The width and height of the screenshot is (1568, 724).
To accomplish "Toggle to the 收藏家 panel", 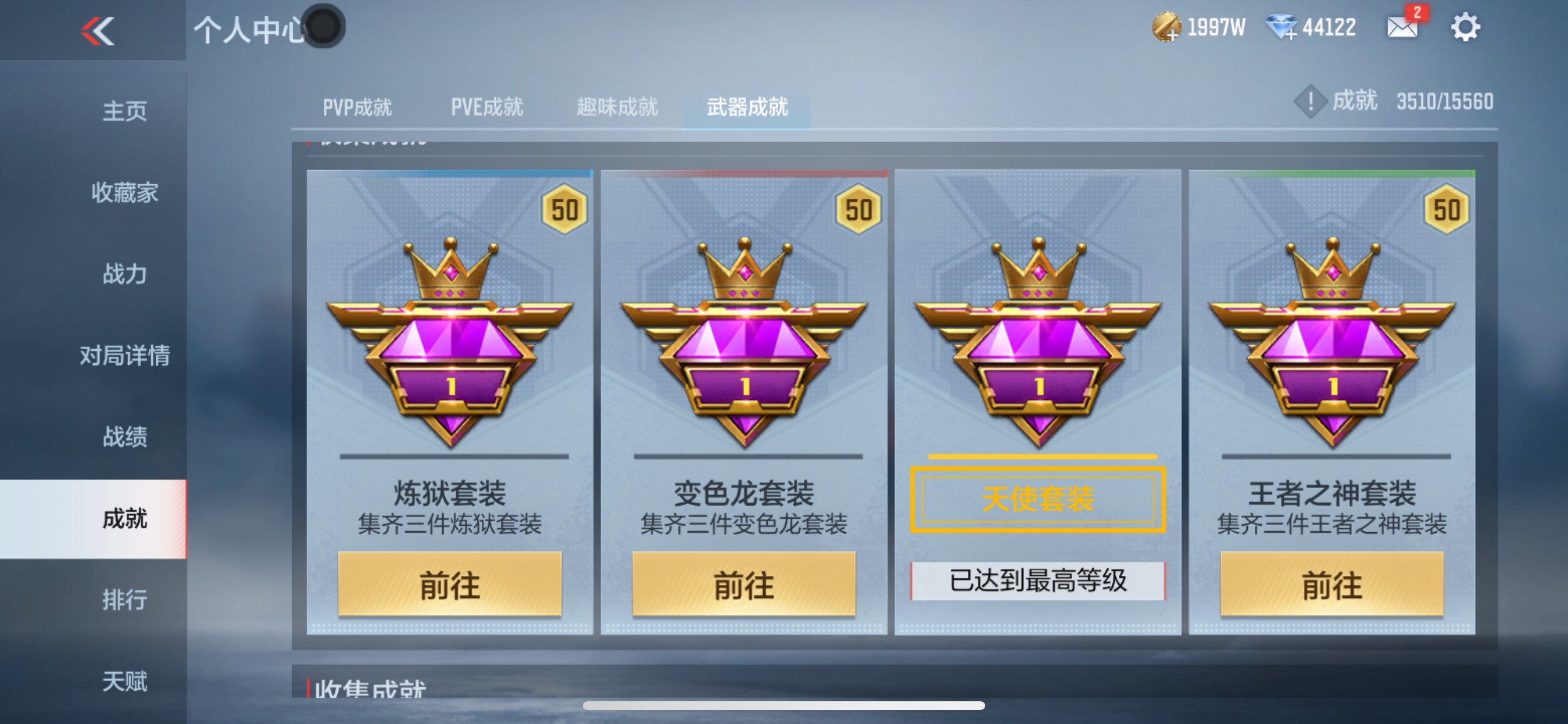I will [x=124, y=194].
